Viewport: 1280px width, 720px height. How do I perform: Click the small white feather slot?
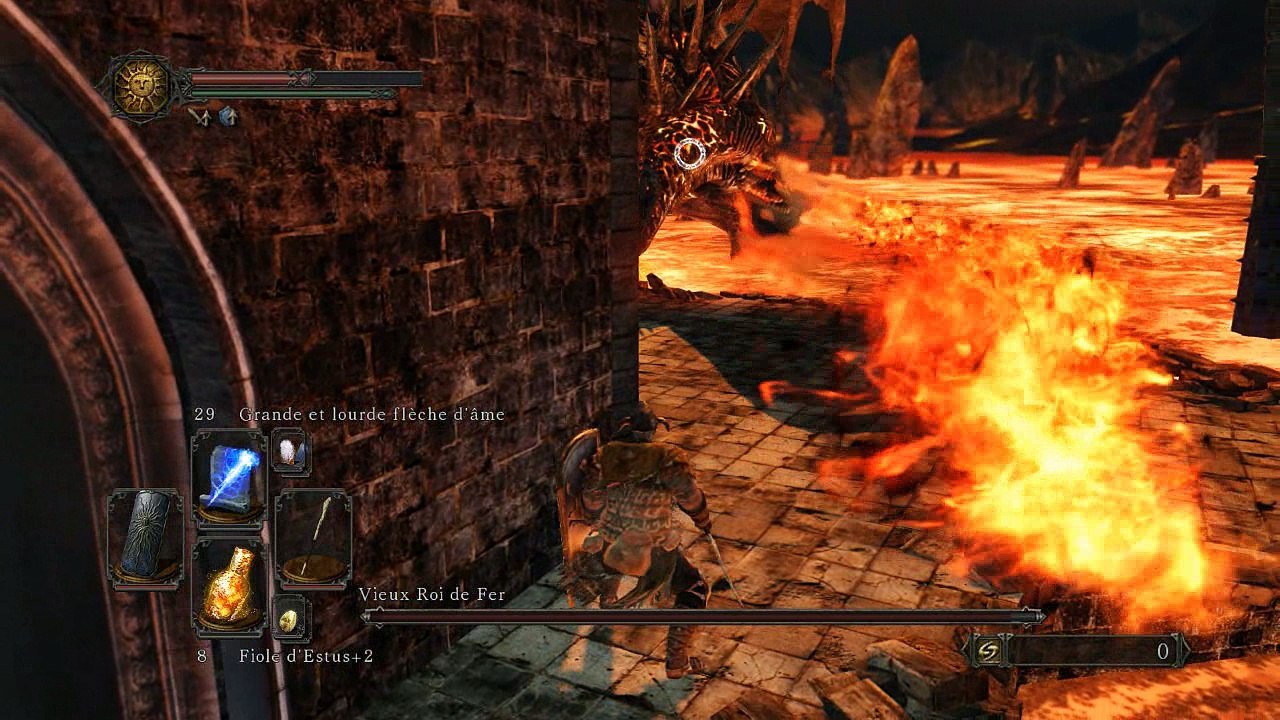coord(291,452)
